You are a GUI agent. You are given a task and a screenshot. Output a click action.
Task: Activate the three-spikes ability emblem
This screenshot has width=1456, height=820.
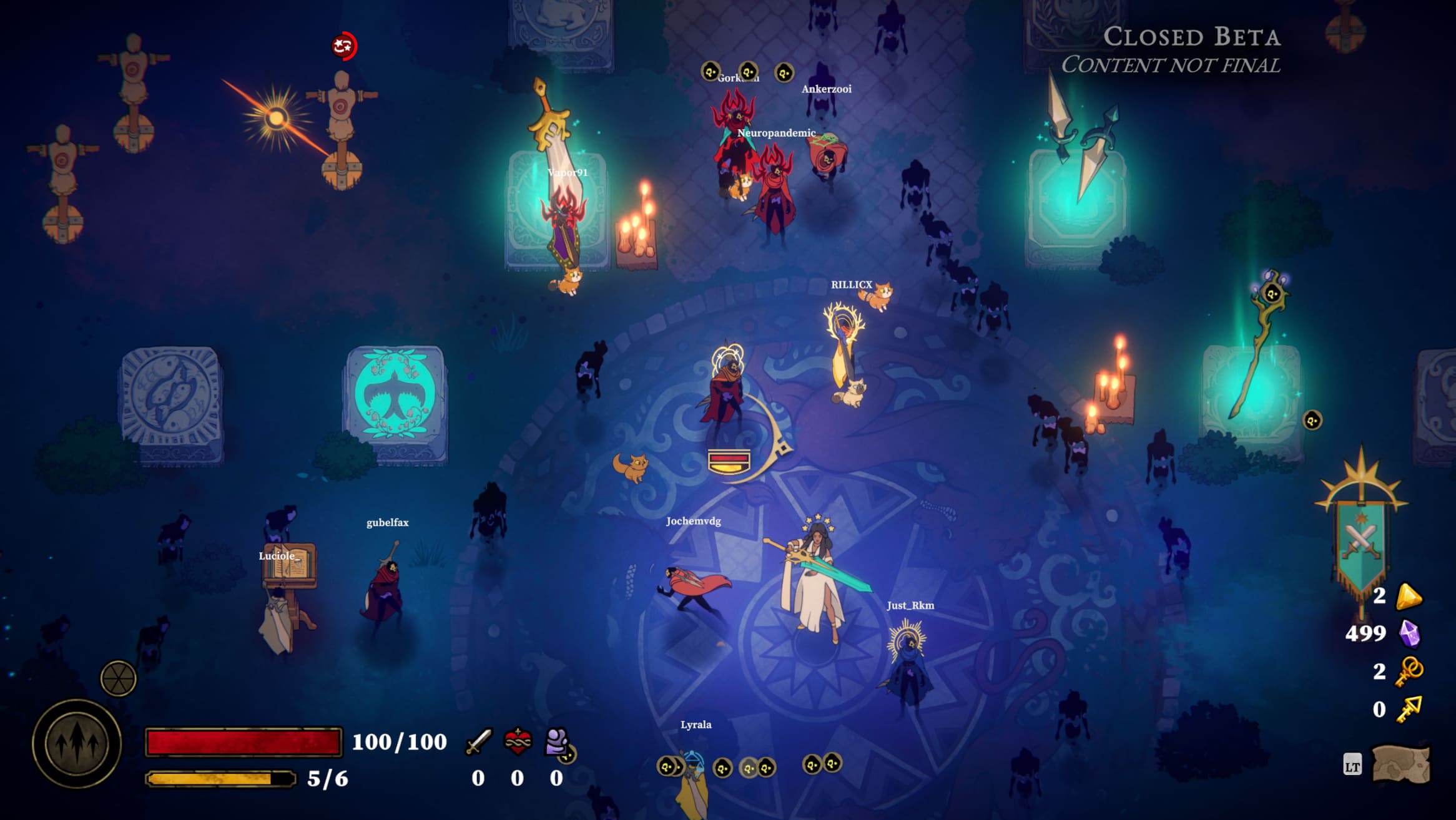point(77,743)
